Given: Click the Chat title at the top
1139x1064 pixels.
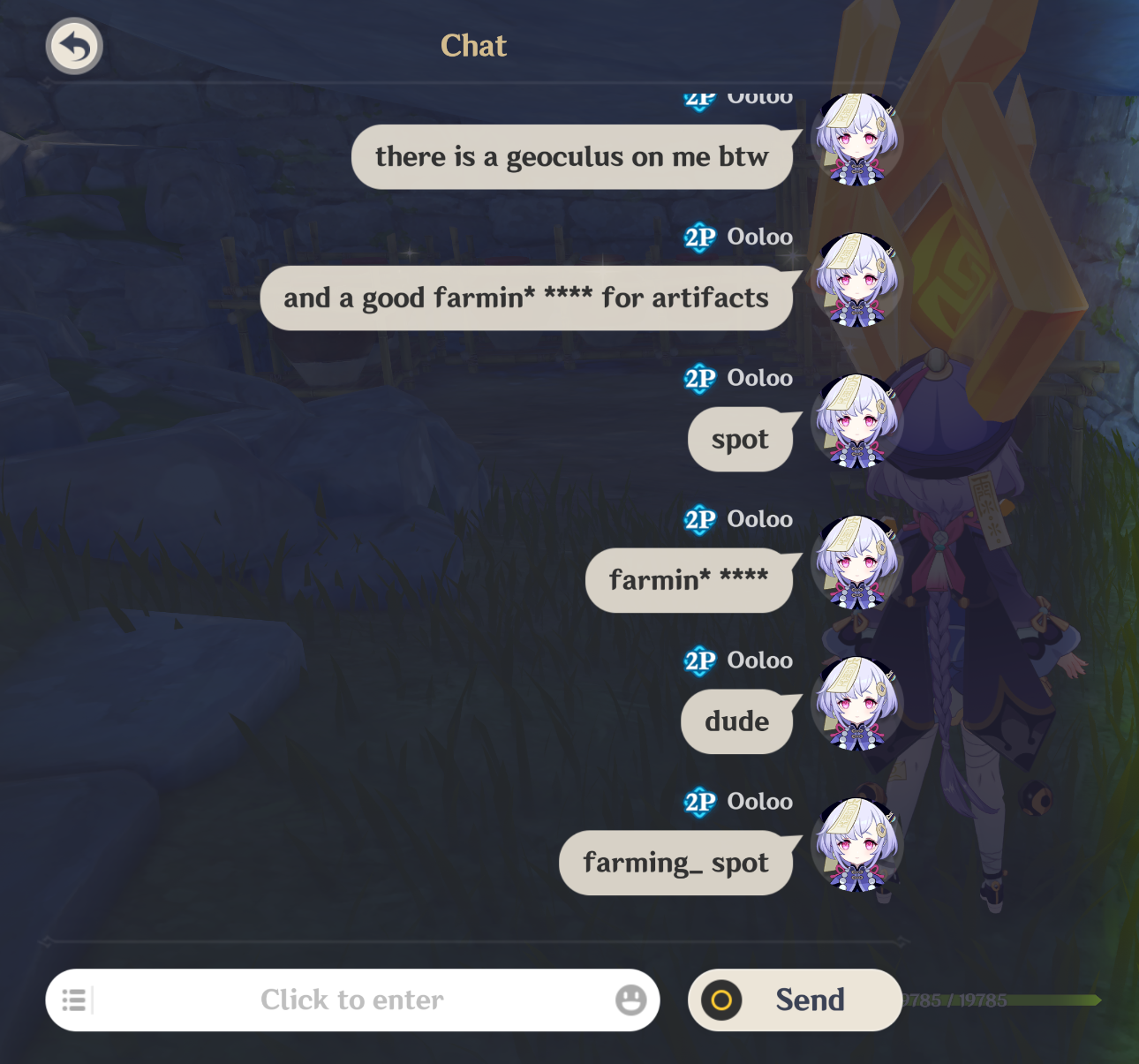Looking at the screenshot, I should [x=473, y=46].
